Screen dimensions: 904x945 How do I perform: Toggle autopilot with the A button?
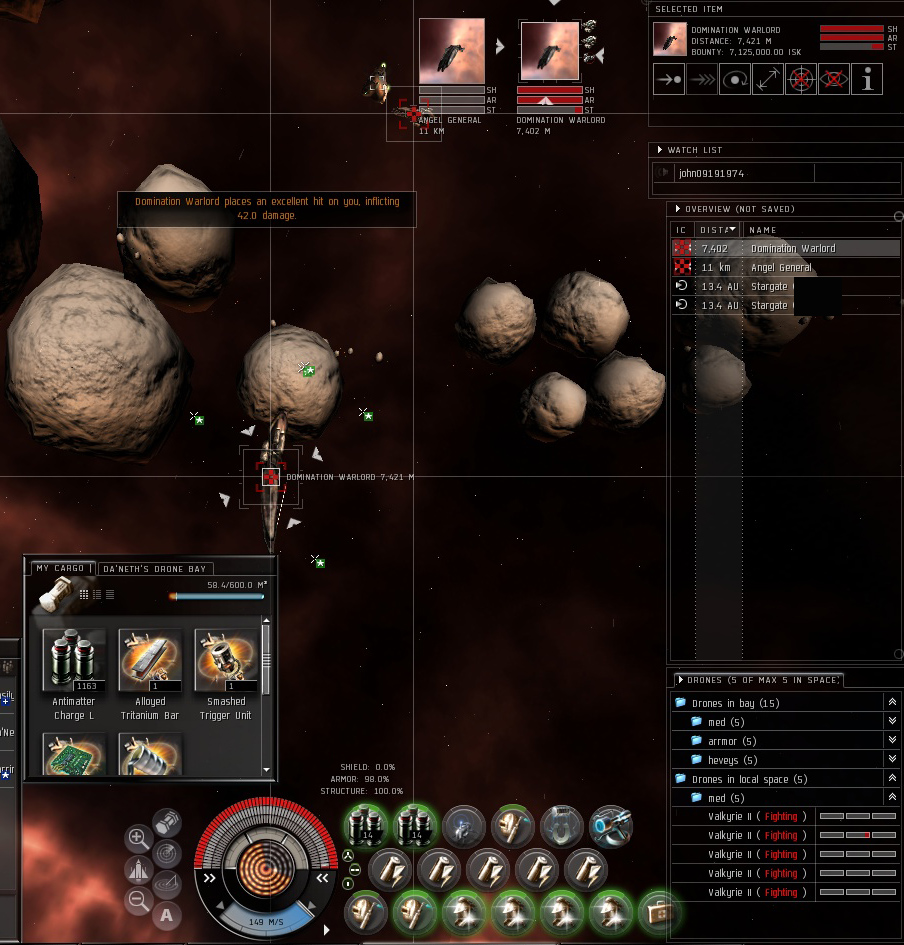point(166,914)
